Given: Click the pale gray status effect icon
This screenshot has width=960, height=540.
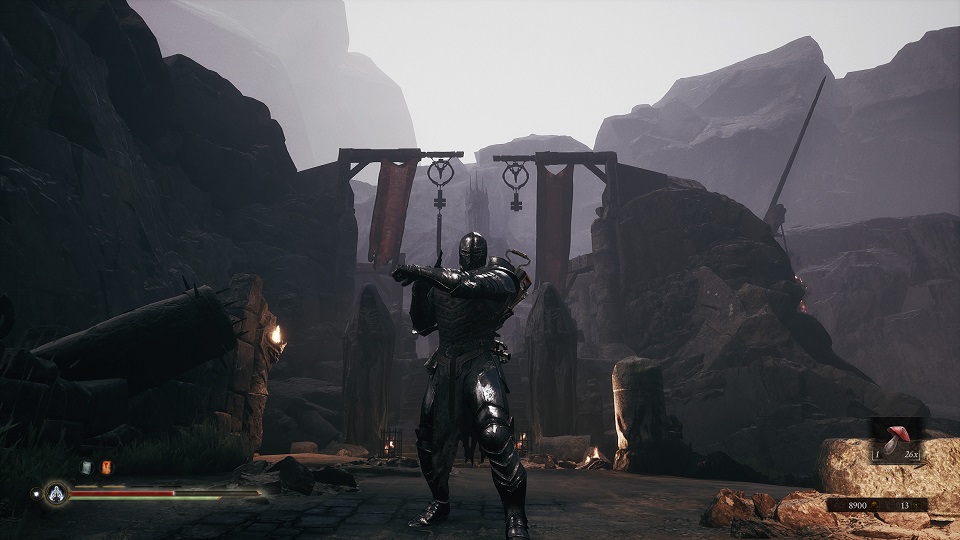Looking at the screenshot, I should click(x=87, y=467).
